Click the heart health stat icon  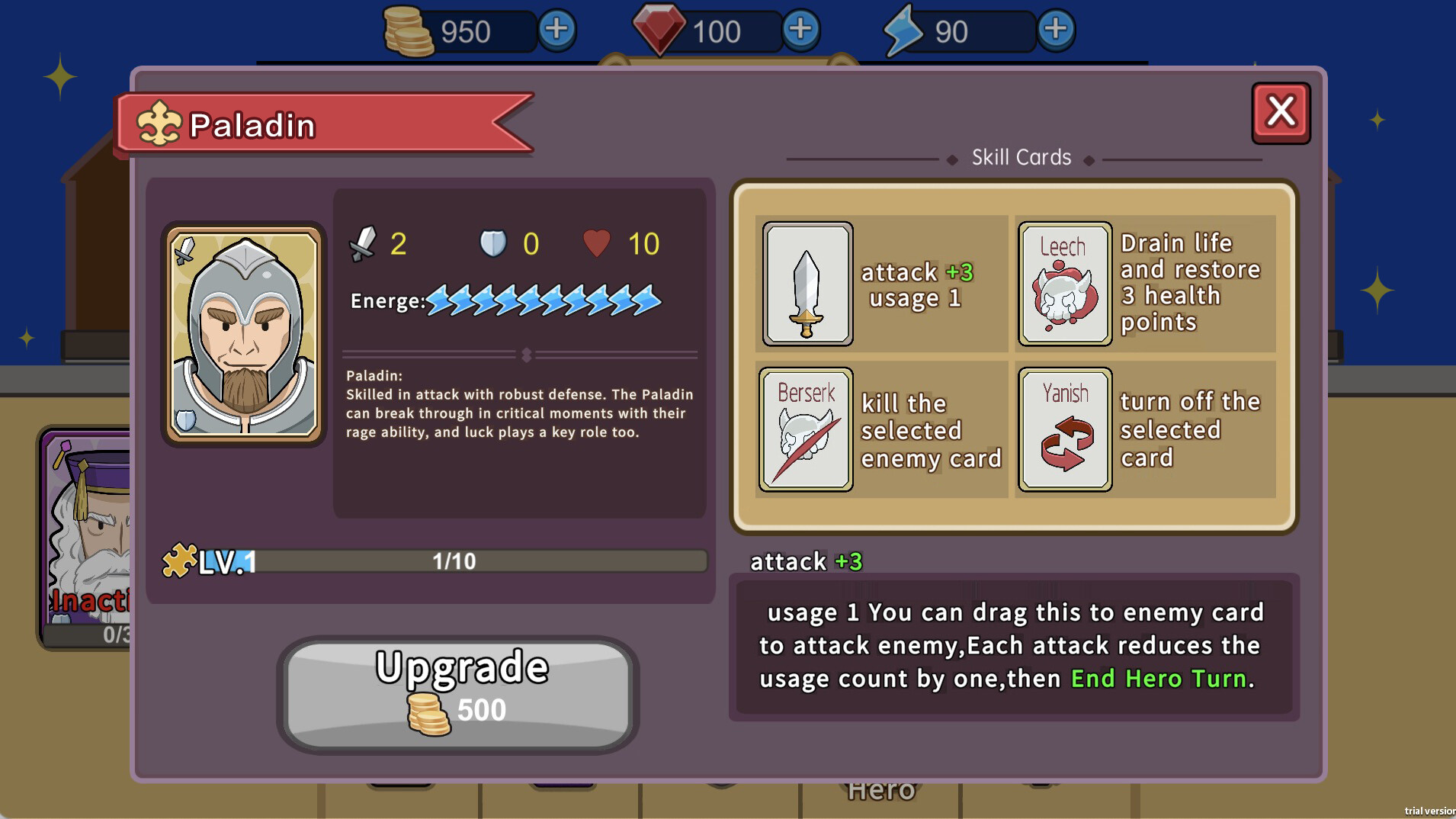point(598,242)
